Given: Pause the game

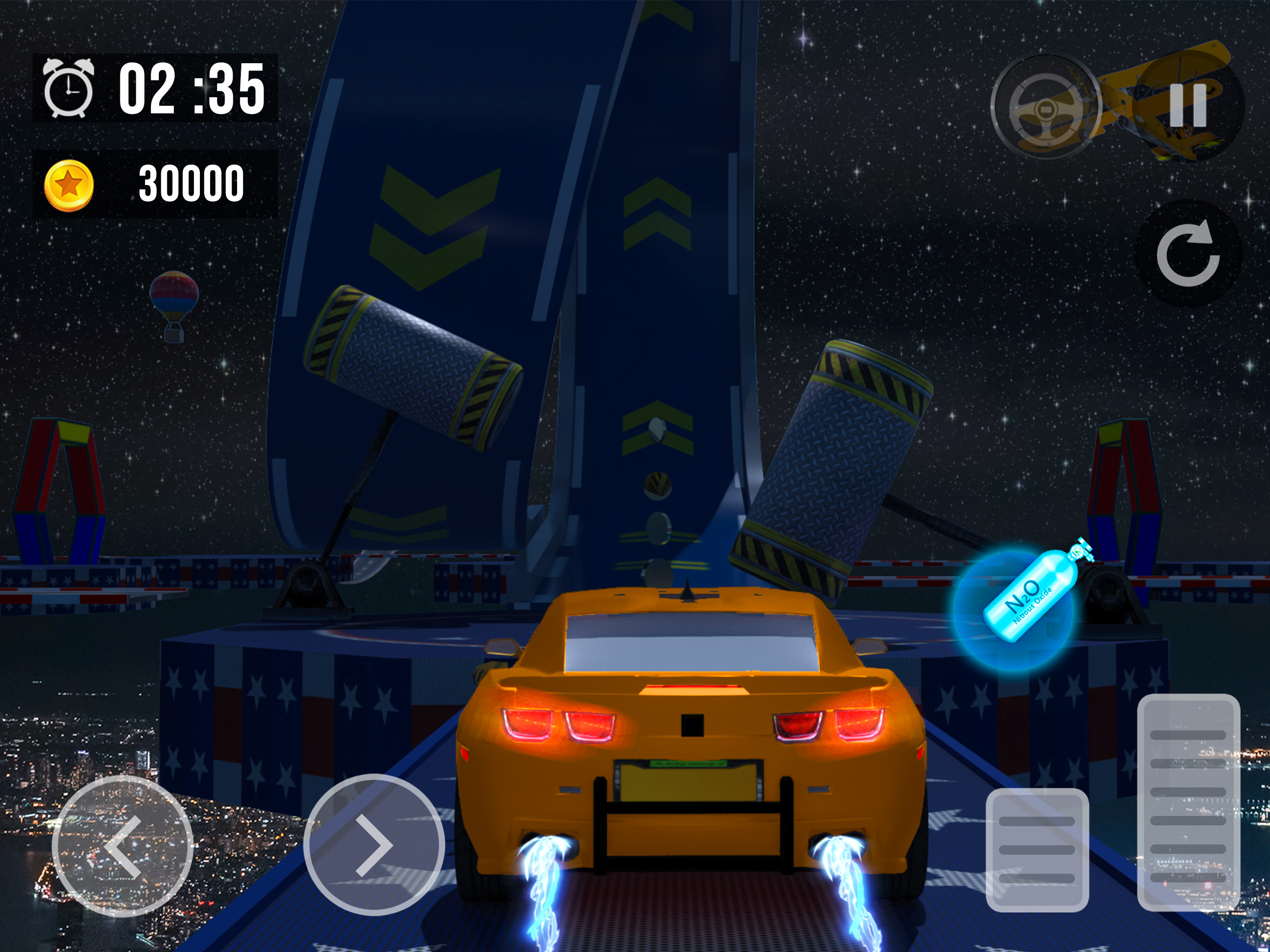Looking at the screenshot, I should point(1189,106).
